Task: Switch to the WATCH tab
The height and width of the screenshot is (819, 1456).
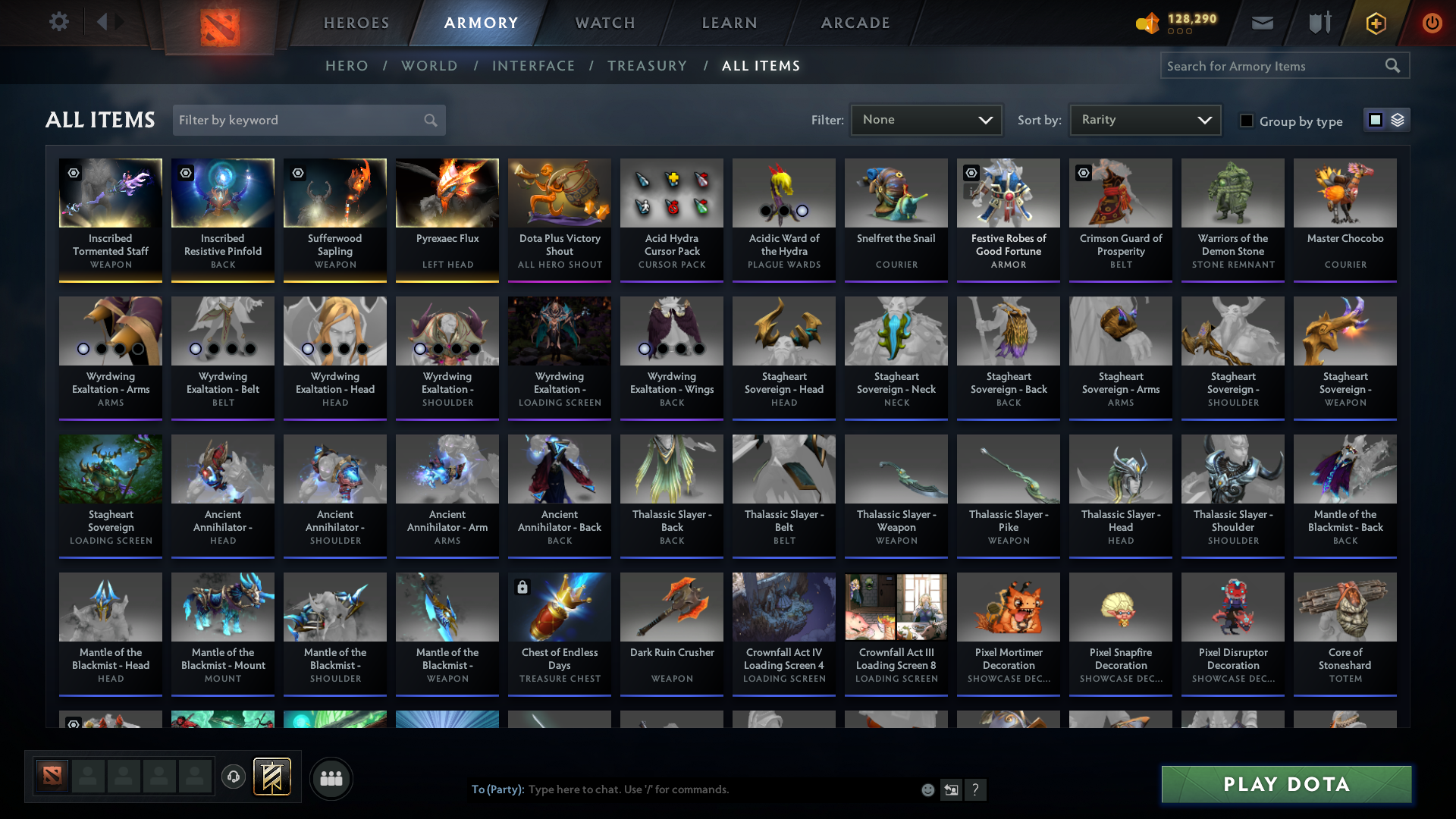Action: coord(604,23)
